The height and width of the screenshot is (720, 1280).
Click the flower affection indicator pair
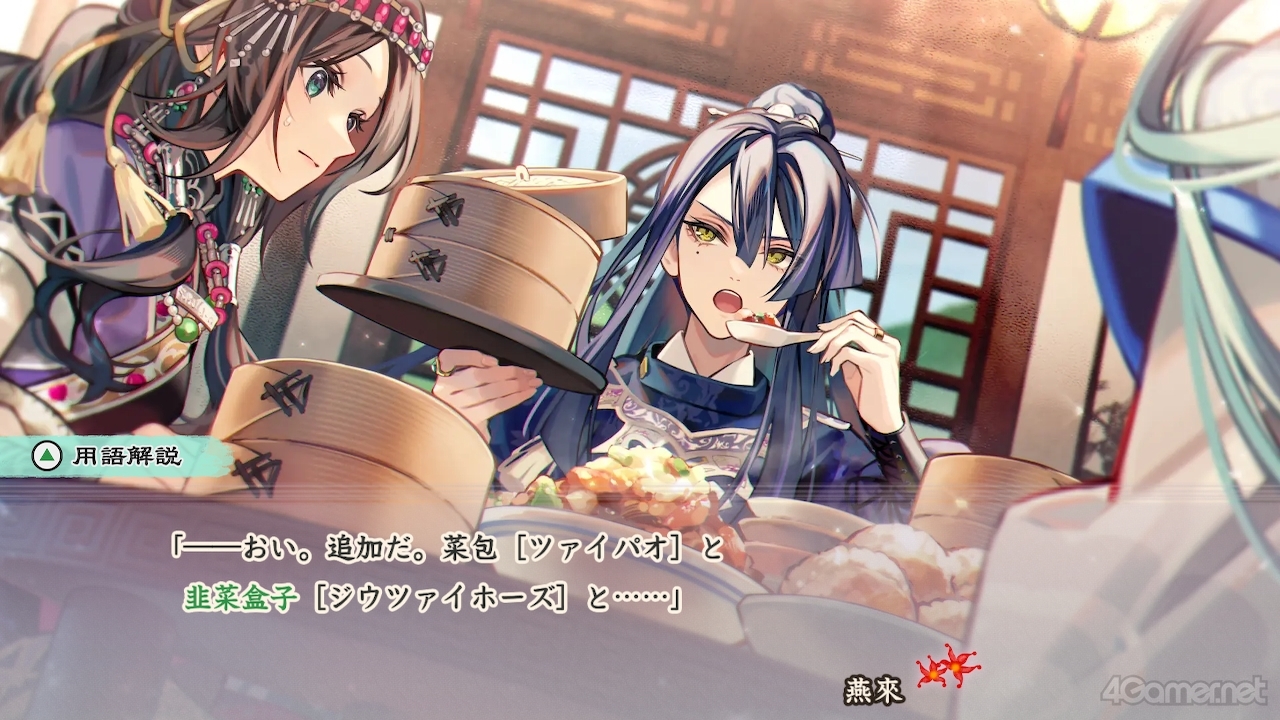tap(944, 672)
